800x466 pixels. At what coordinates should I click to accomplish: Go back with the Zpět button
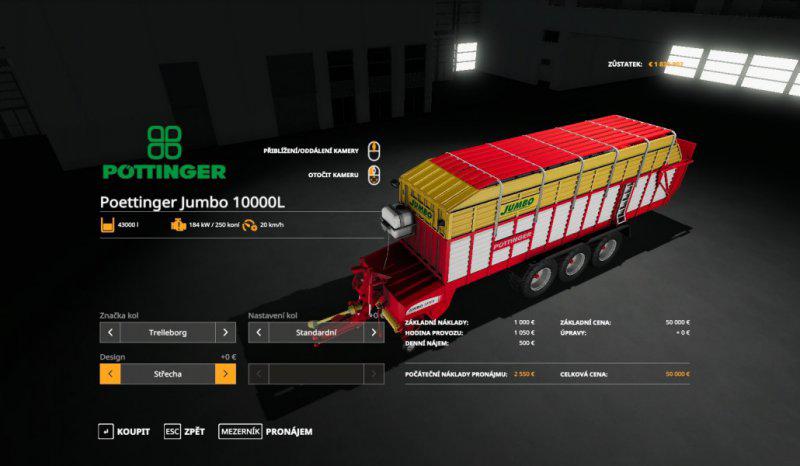click(184, 431)
